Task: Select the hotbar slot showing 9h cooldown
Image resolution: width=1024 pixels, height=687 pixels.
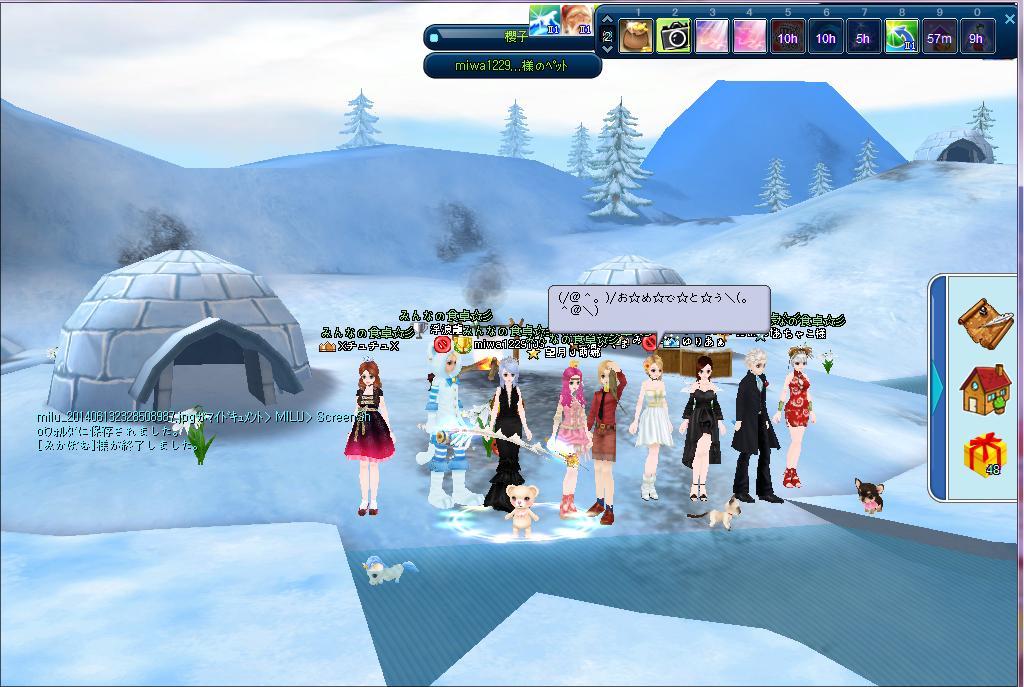Action: click(976, 38)
